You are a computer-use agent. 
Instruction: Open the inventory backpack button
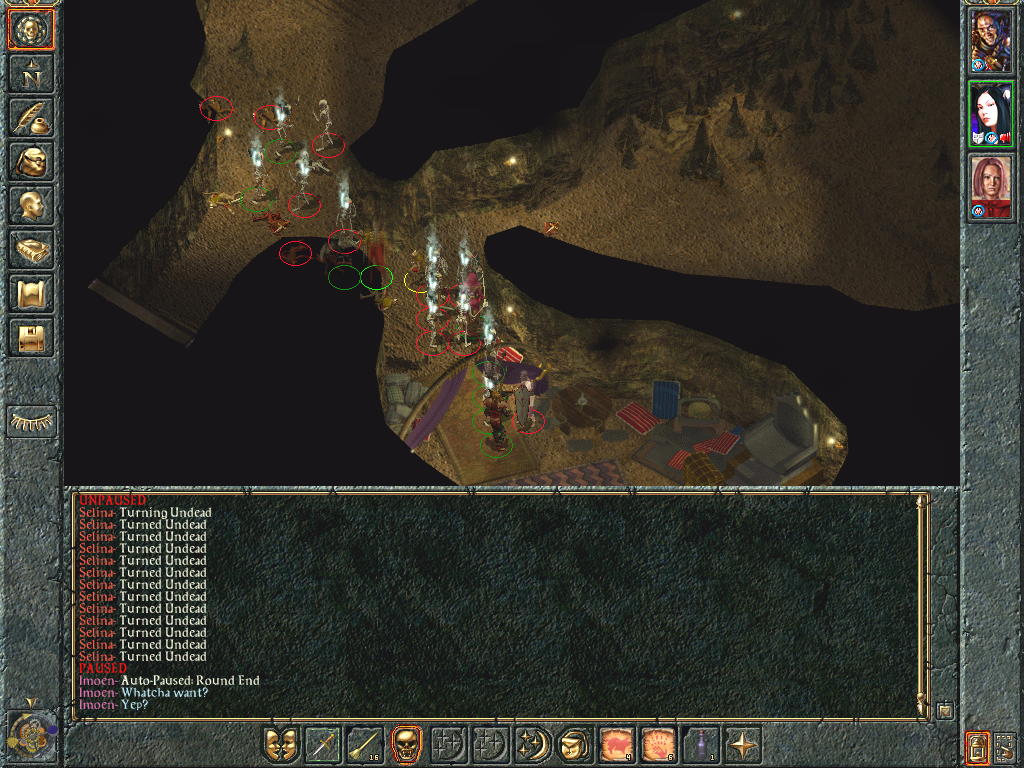click(31, 161)
